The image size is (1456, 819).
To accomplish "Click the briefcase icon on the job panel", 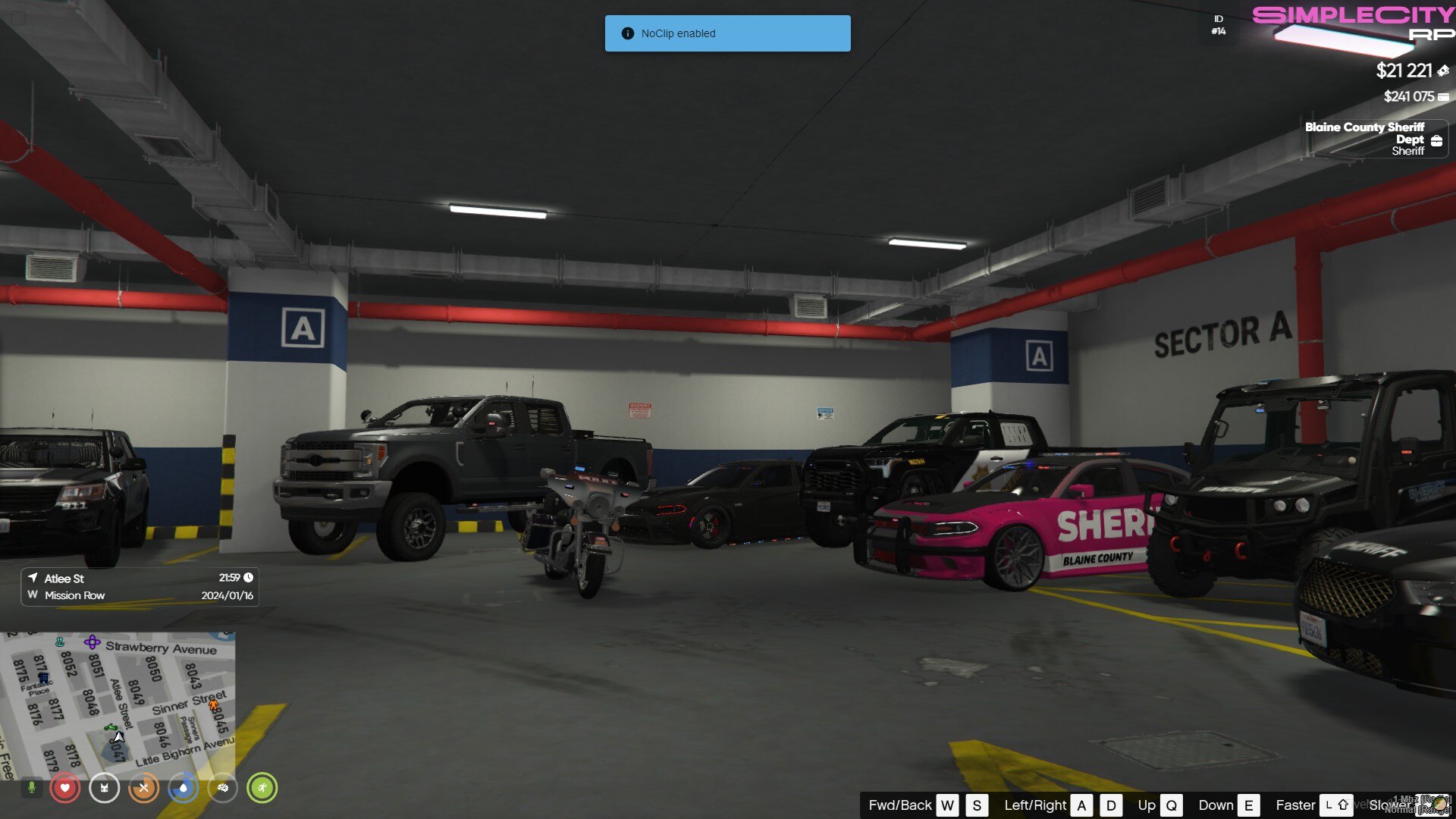I will [1438, 140].
